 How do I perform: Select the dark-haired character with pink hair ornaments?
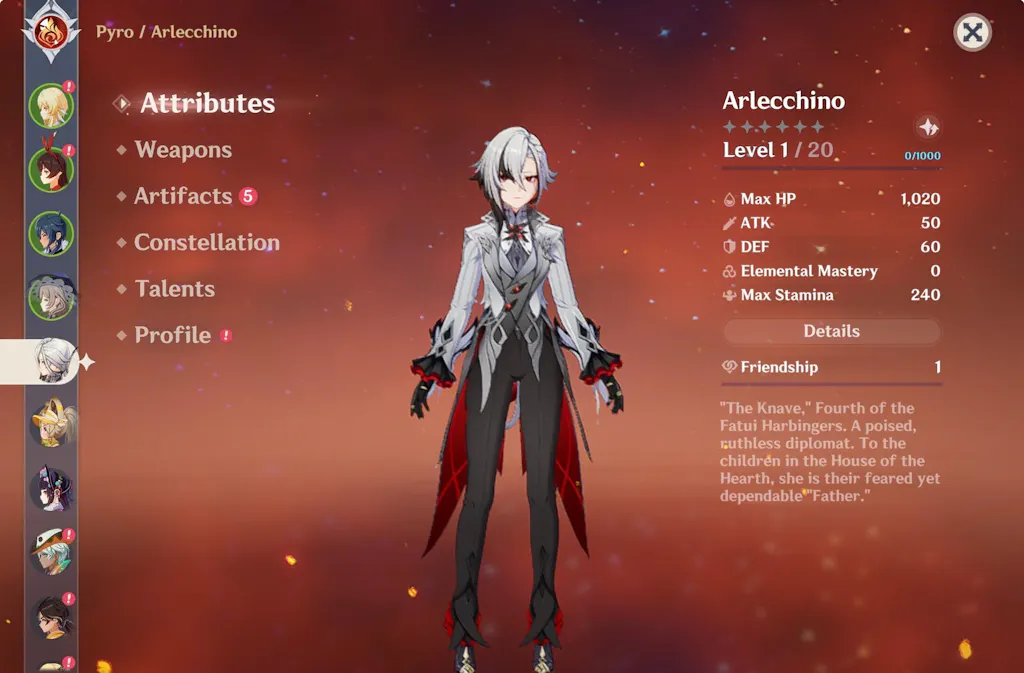click(50, 488)
